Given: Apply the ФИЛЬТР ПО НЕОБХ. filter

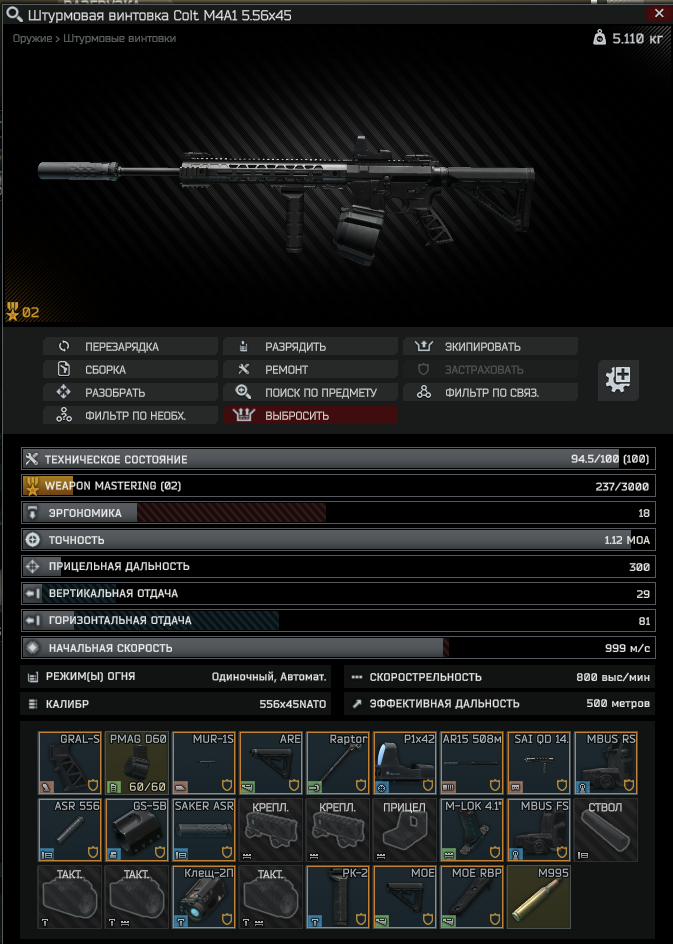Looking at the screenshot, I should click(x=130, y=416).
